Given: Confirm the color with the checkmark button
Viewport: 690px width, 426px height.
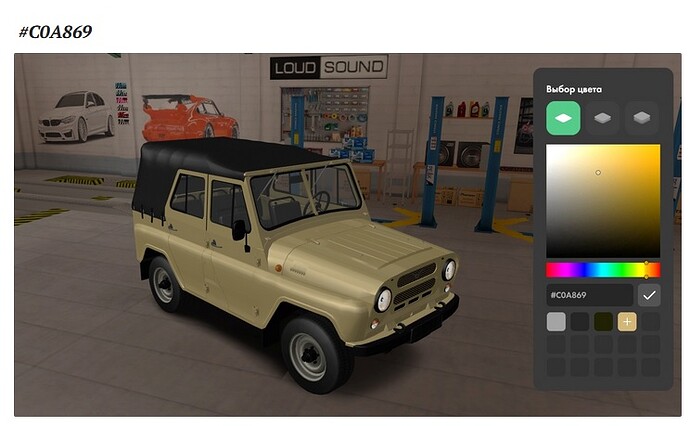Looking at the screenshot, I should 649,295.
